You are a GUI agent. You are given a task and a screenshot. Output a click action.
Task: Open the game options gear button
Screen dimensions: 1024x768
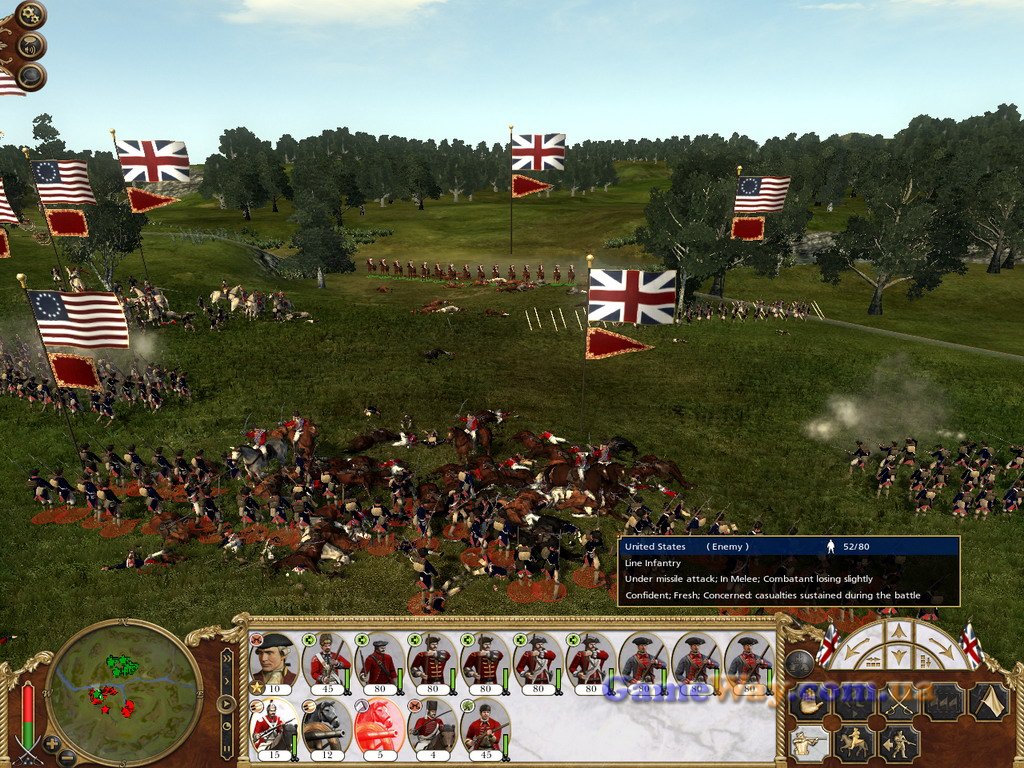31,15
